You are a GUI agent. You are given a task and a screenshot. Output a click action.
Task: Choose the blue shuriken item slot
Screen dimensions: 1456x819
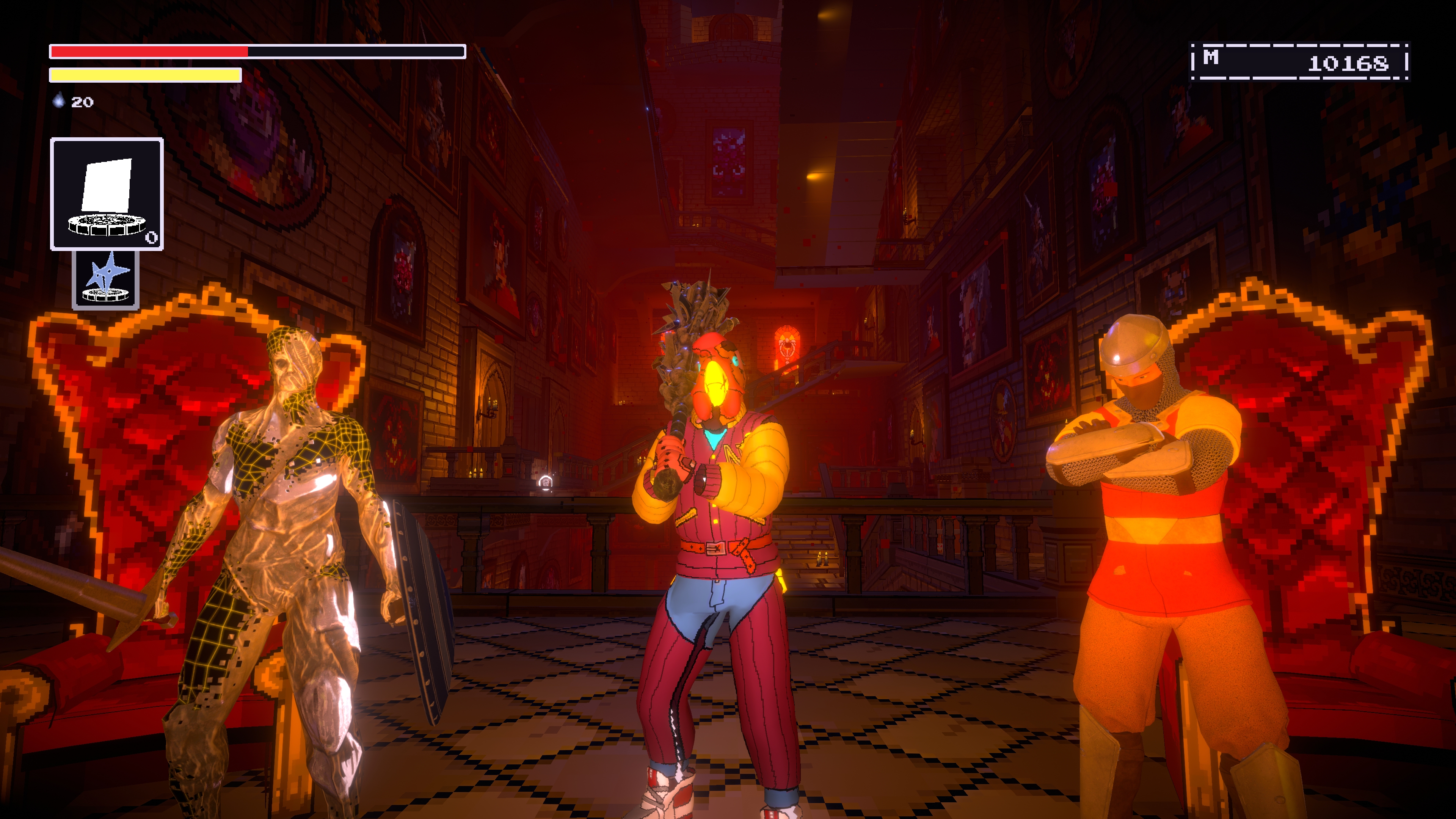point(106,279)
